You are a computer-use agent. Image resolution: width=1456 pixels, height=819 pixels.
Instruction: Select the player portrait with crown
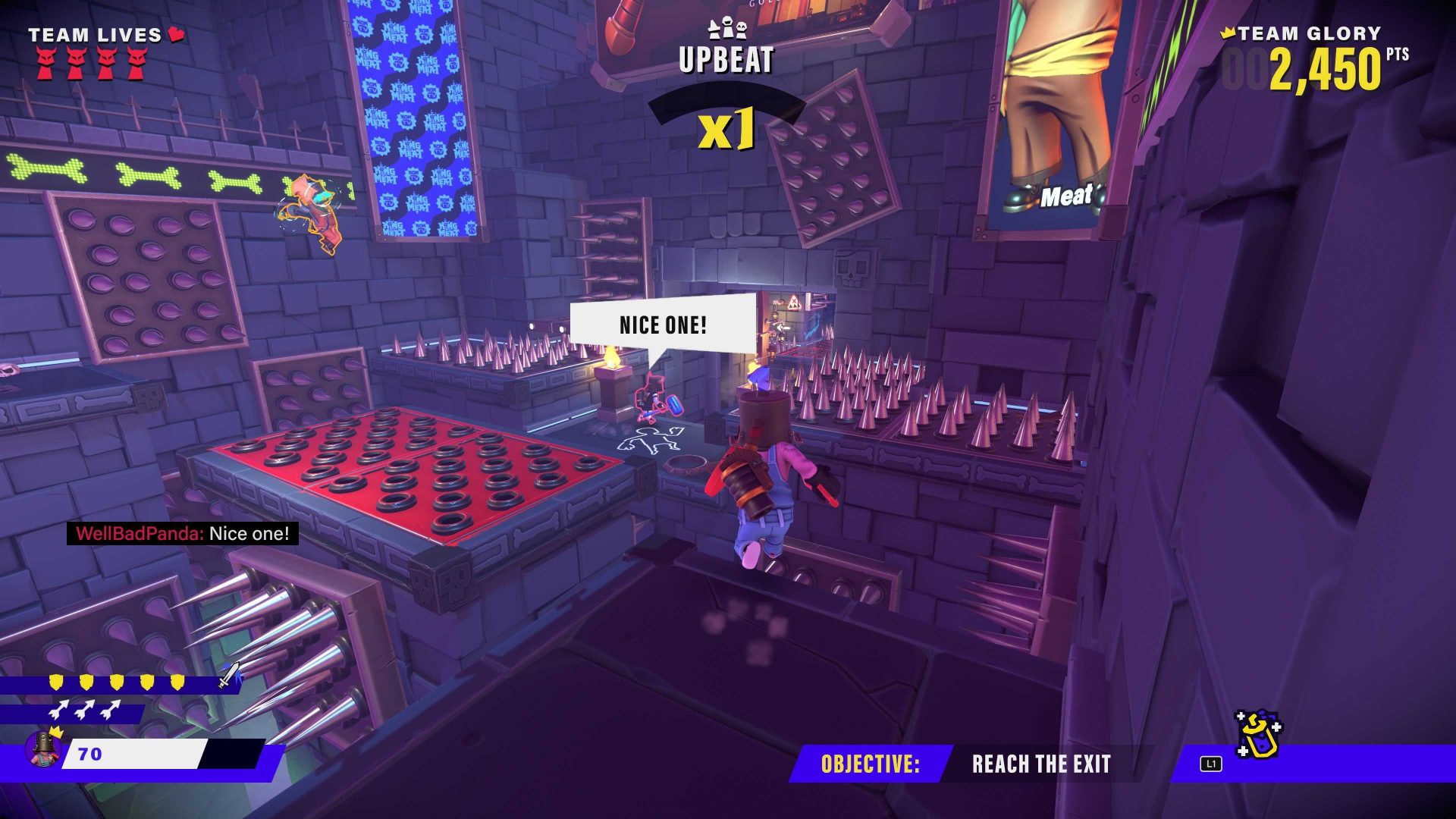(x=44, y=748)
